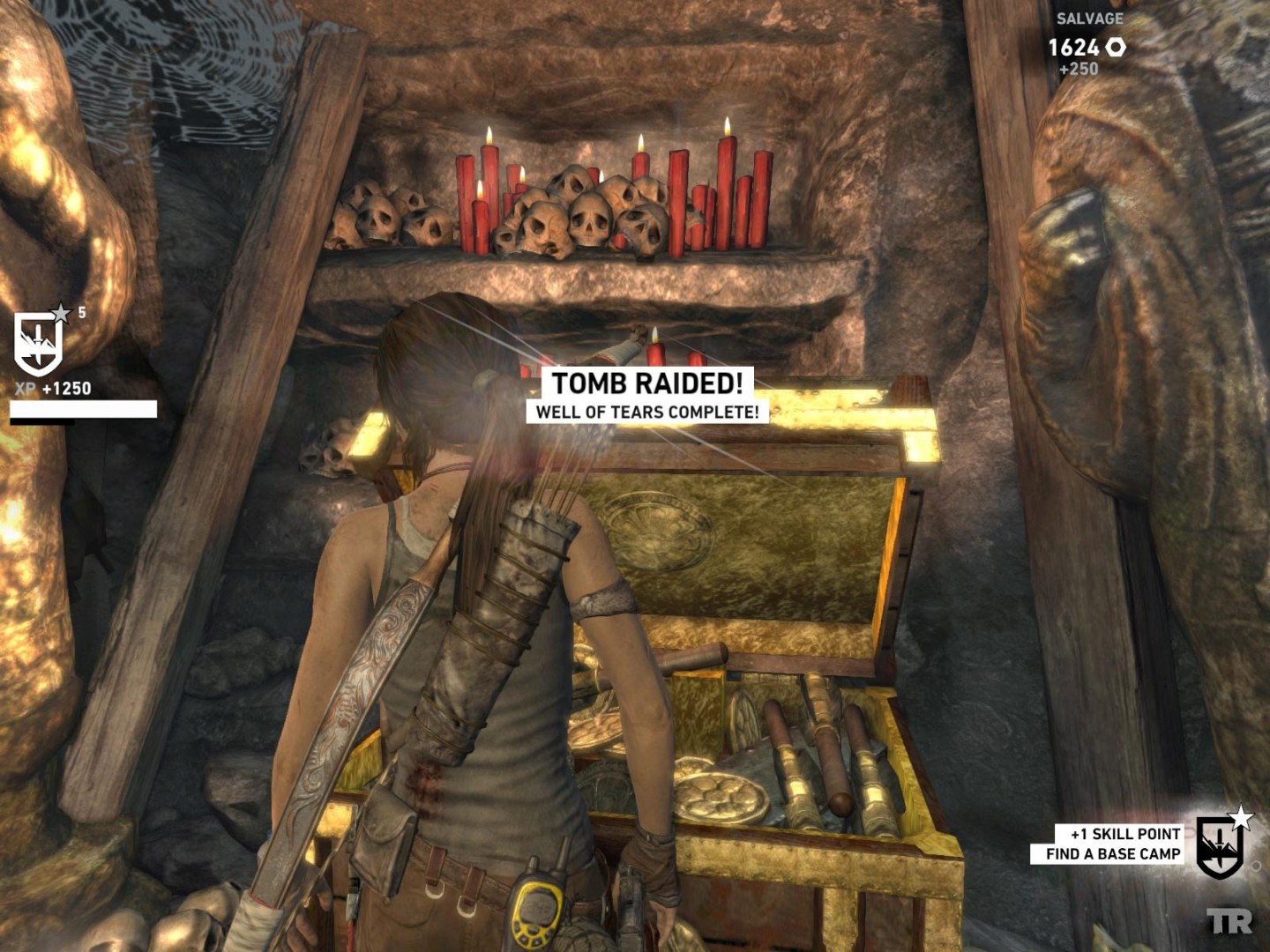Select the XP level shield badge
This screenshot has height=952, width=1270.
click(39, 344)
